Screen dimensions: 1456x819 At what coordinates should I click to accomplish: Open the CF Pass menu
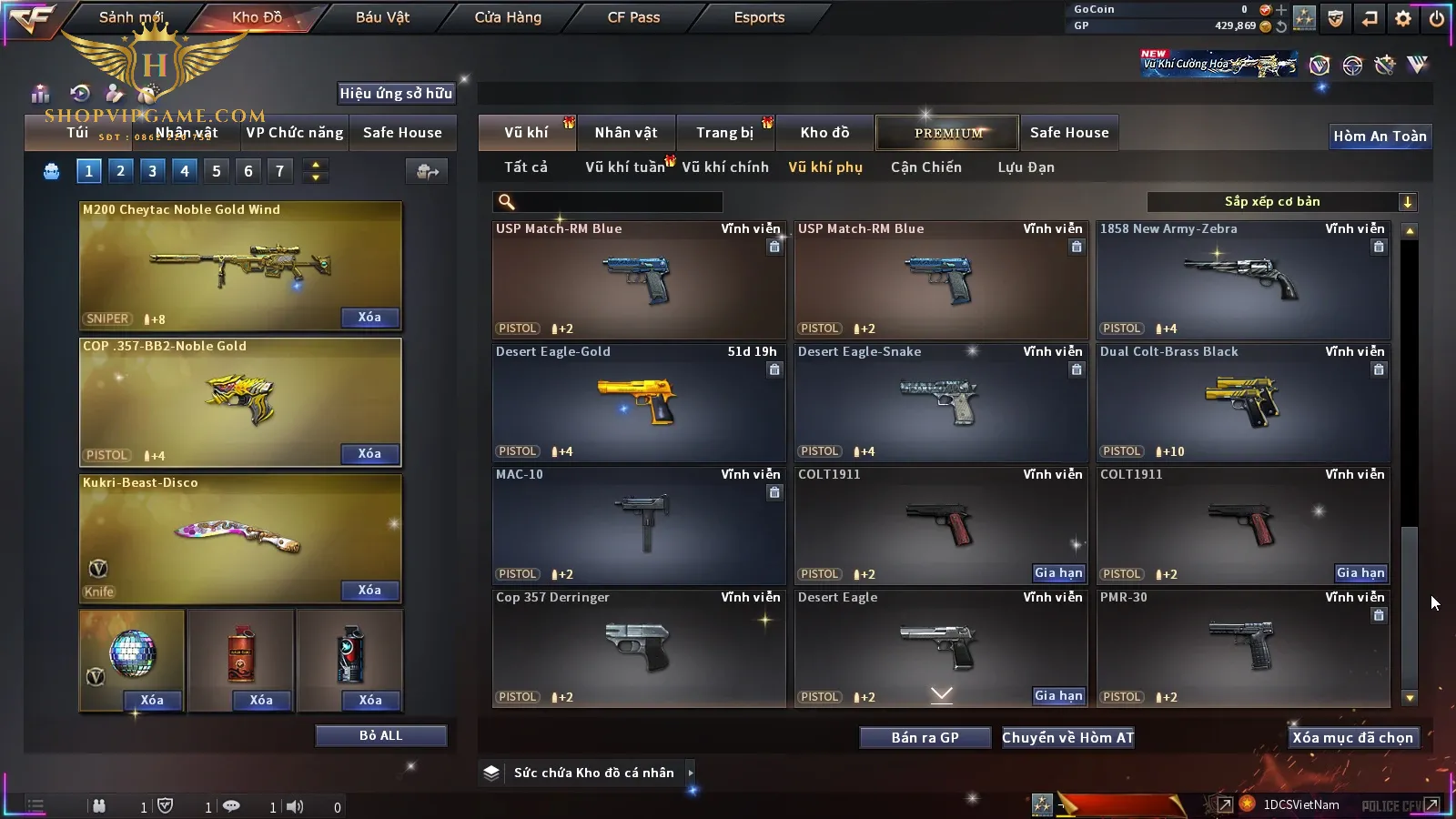[633, 17]
